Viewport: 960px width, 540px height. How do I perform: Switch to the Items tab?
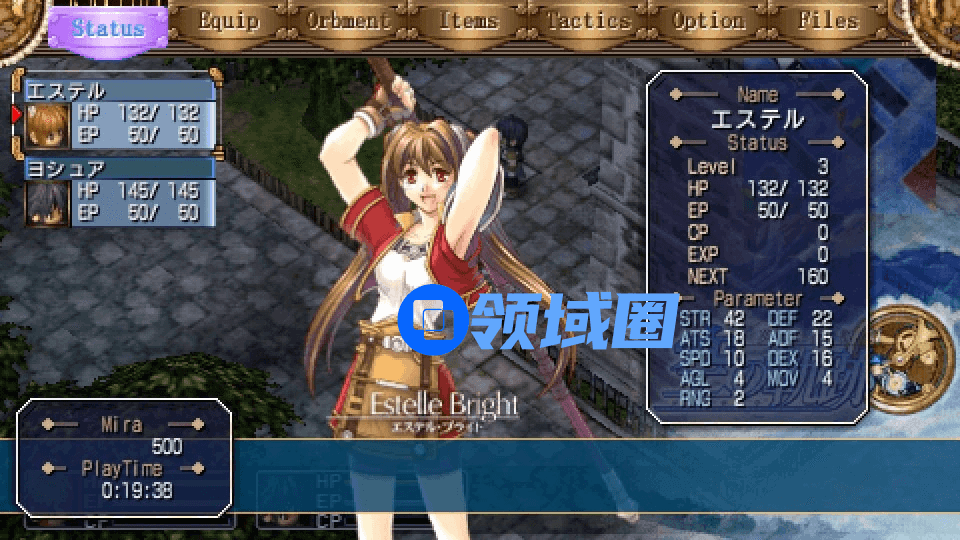(x=468, y=21)
